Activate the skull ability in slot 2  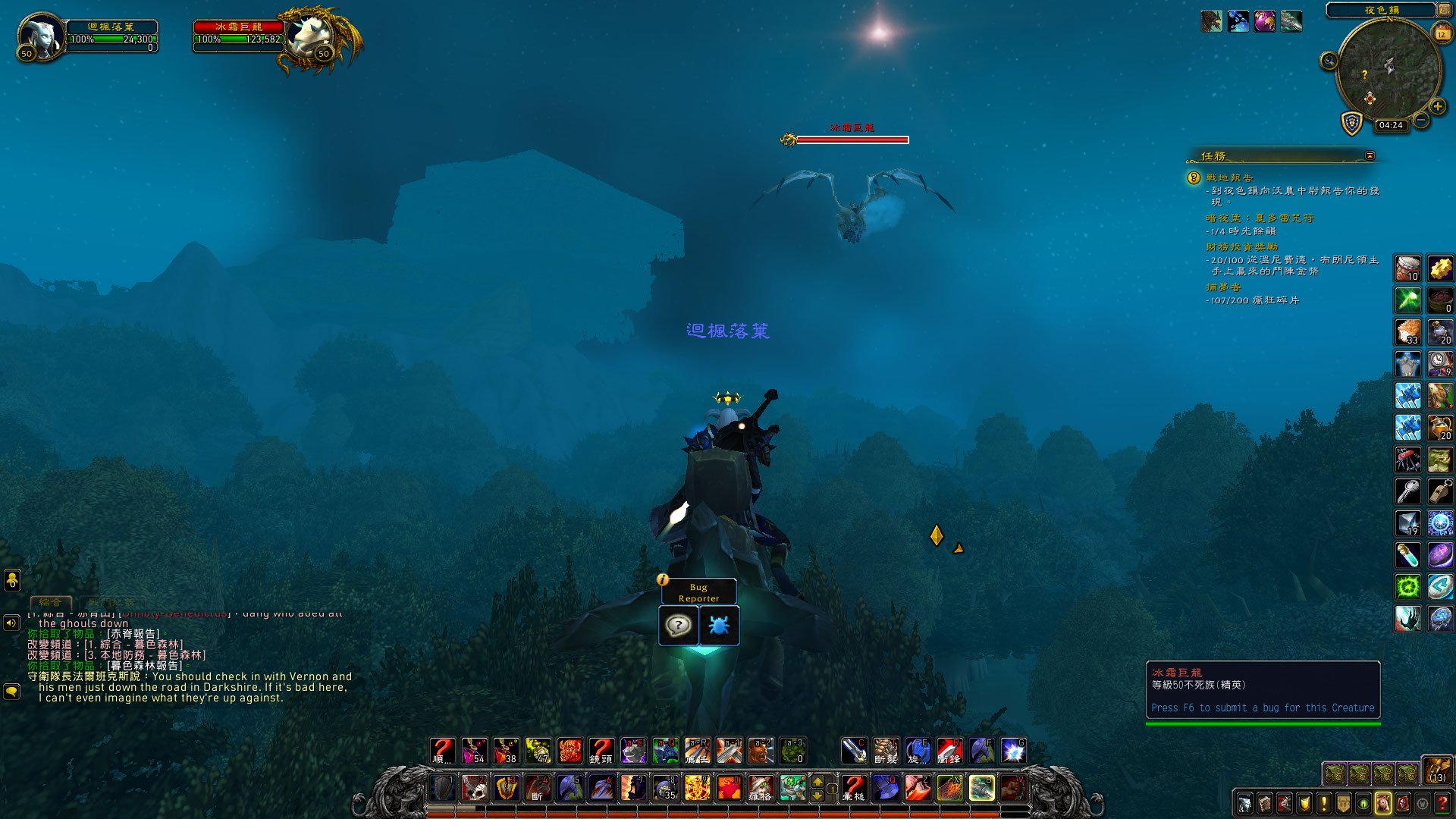tap(475, 789)
